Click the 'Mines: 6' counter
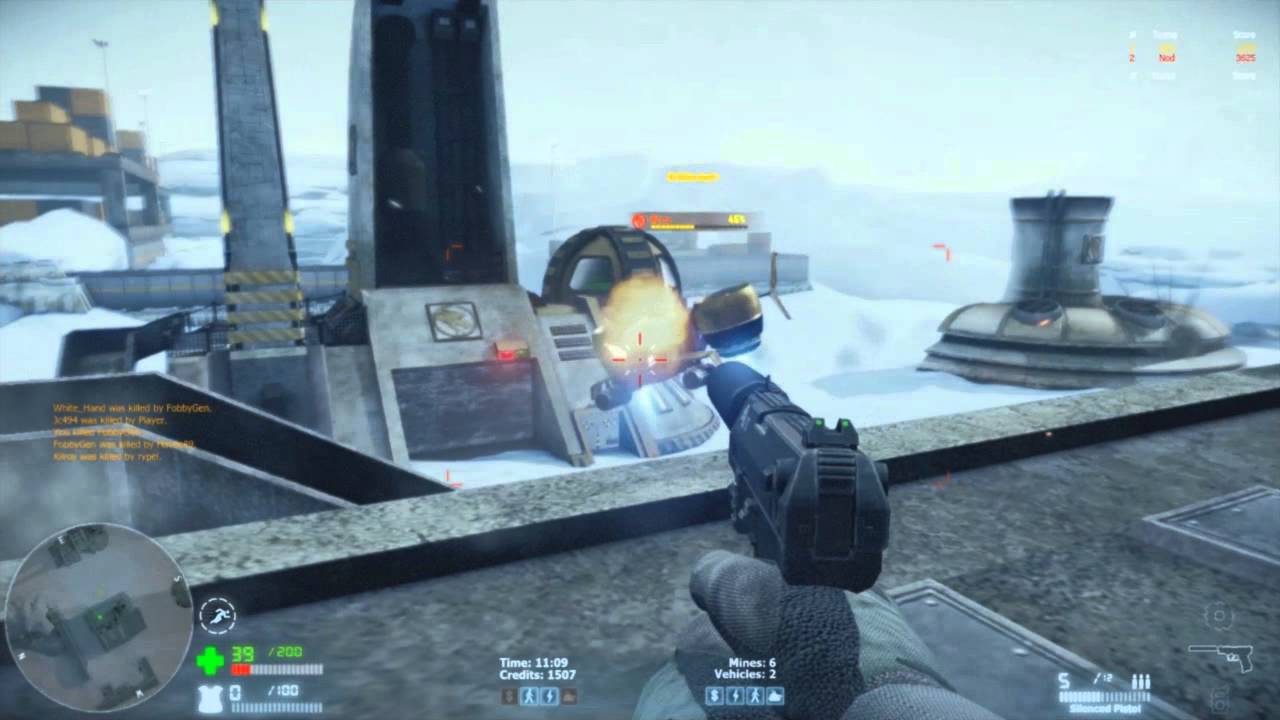 (x=752, y=663)
